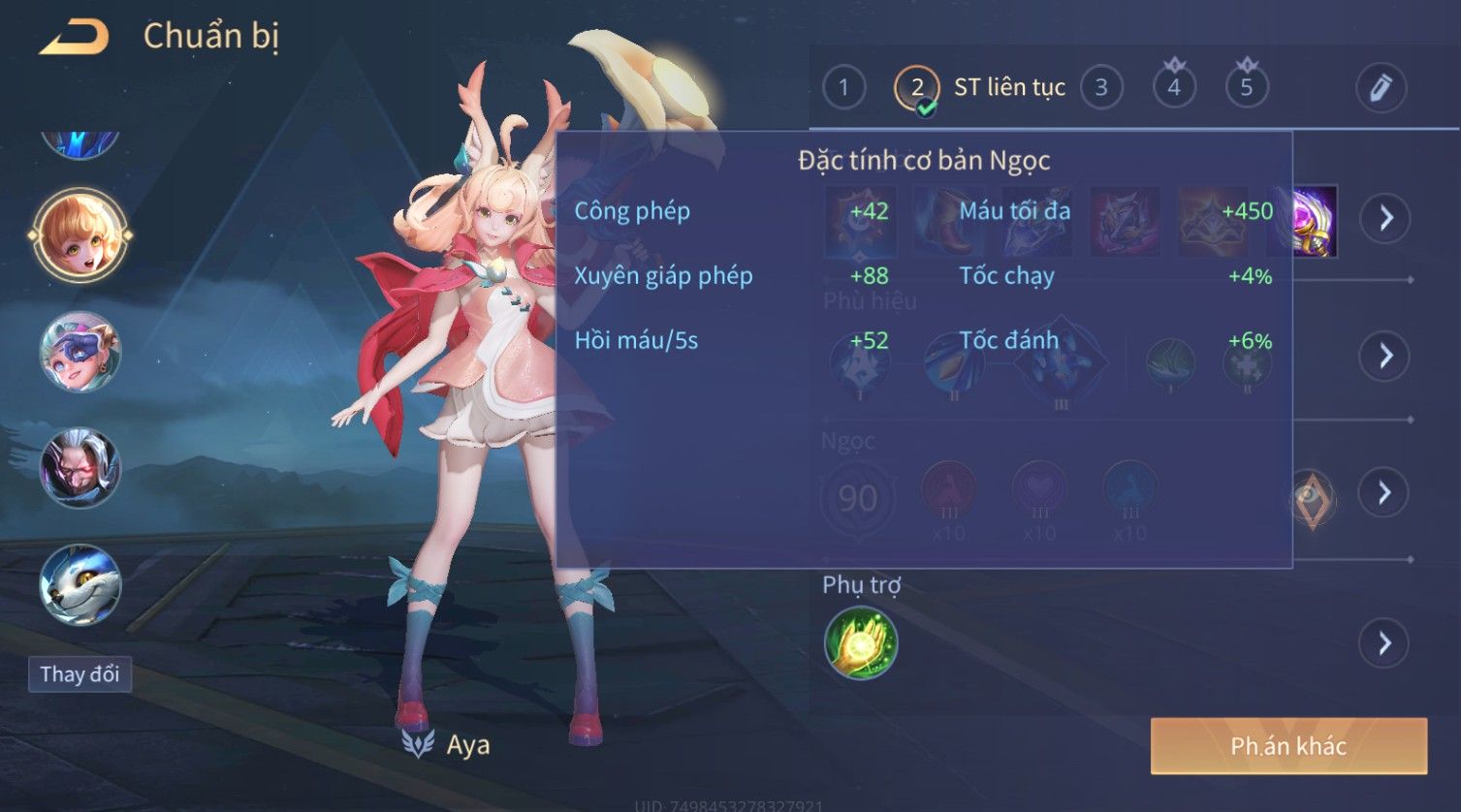Expand the Phù hiệu section arrow

click(1385, 356)
